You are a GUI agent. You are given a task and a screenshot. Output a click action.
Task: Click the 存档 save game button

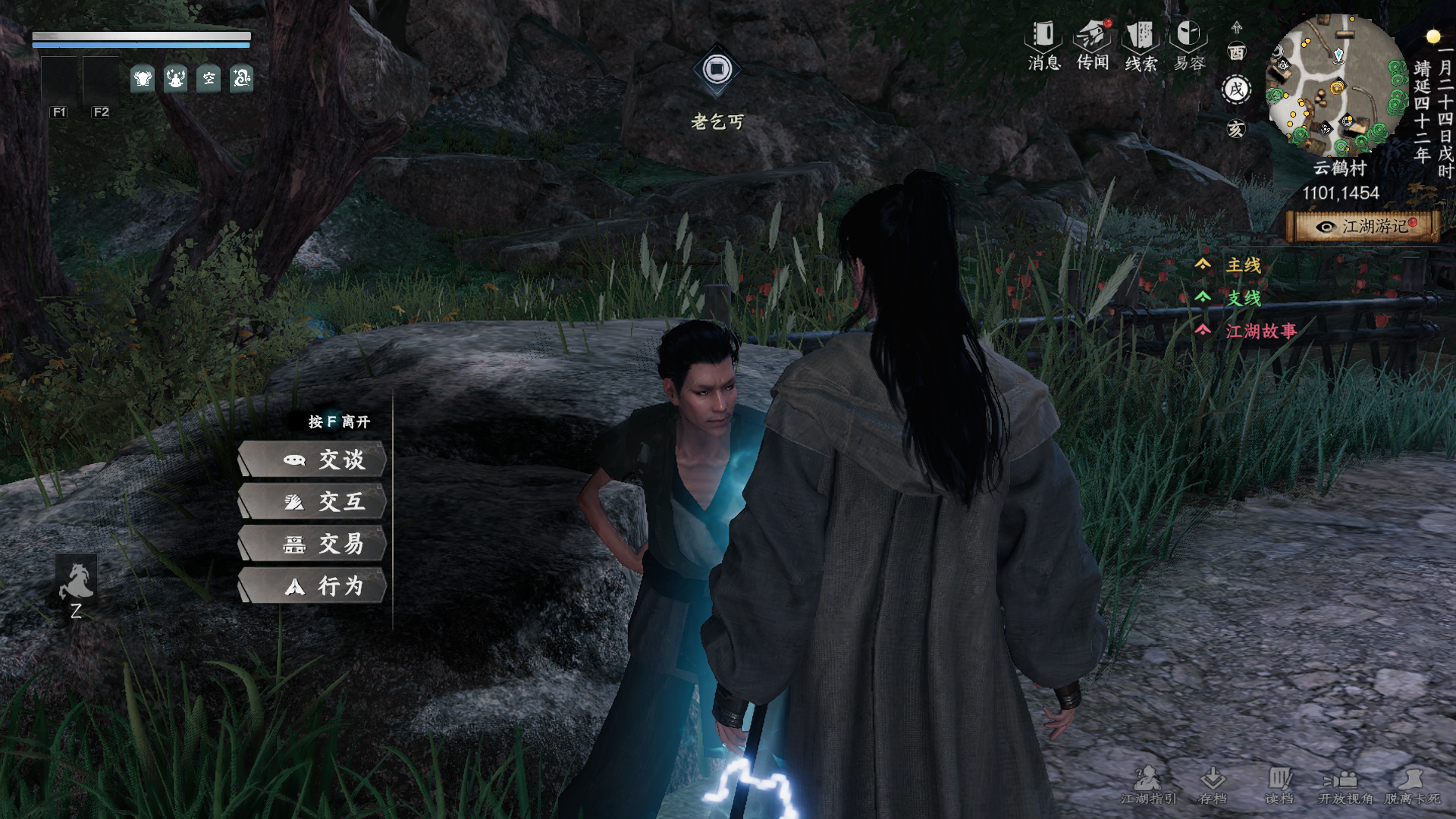pyautogui.click(x=1213, y=785)
